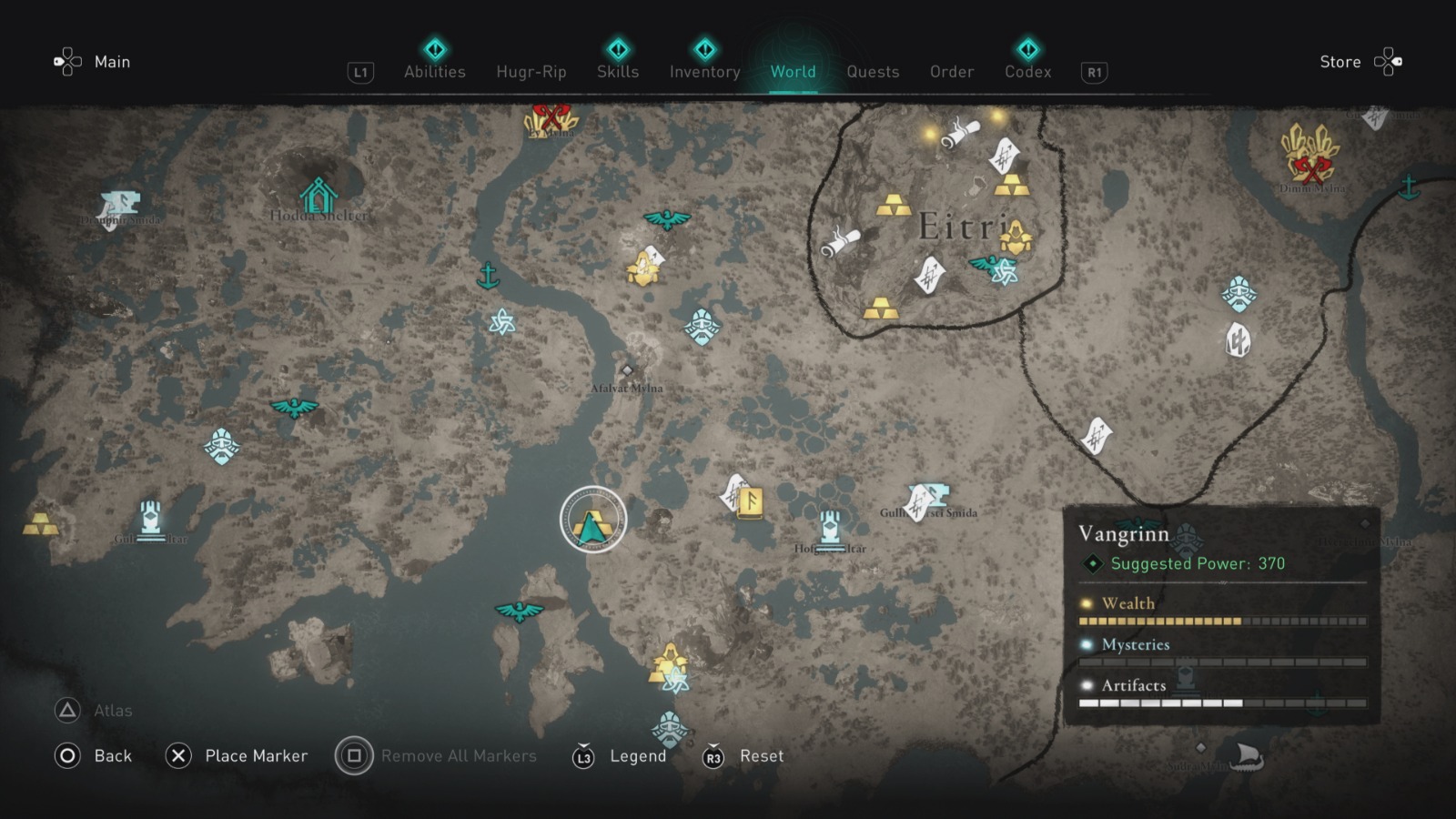
Task: Open the Store
Action: click(x=1340, y=62)
